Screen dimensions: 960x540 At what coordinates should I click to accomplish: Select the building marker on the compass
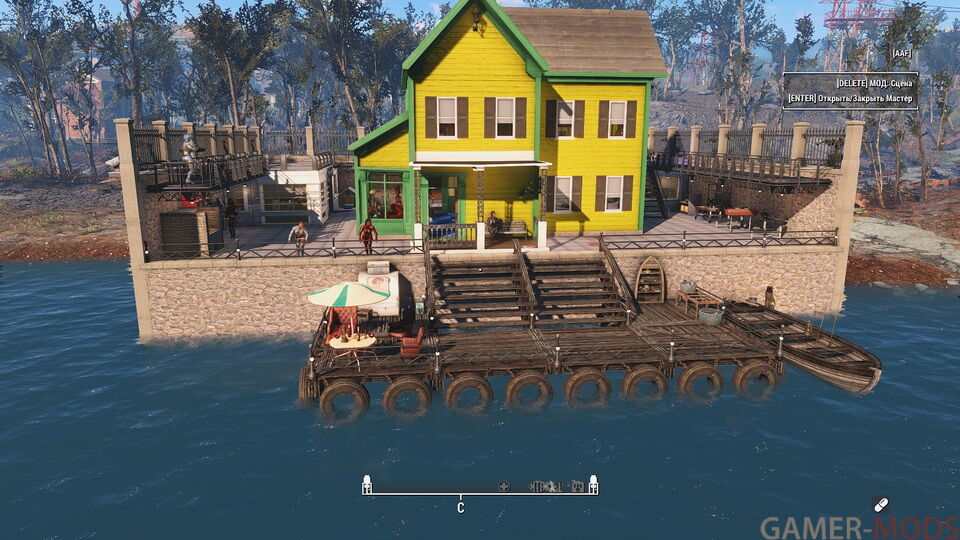point(577,487)
